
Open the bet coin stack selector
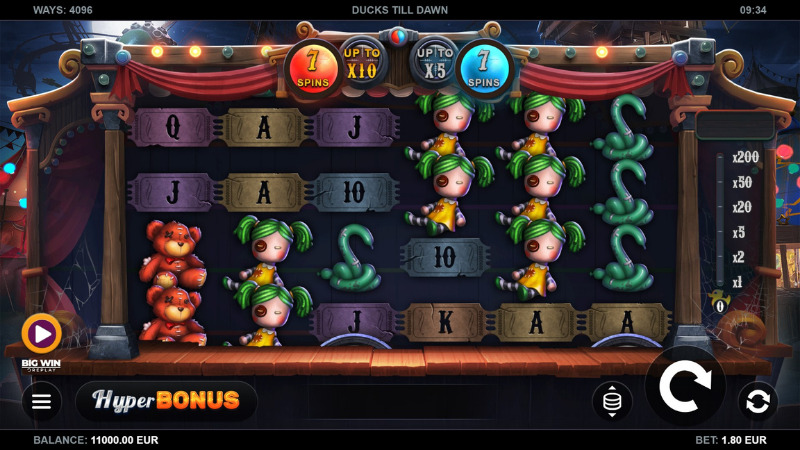click(612, 402)
